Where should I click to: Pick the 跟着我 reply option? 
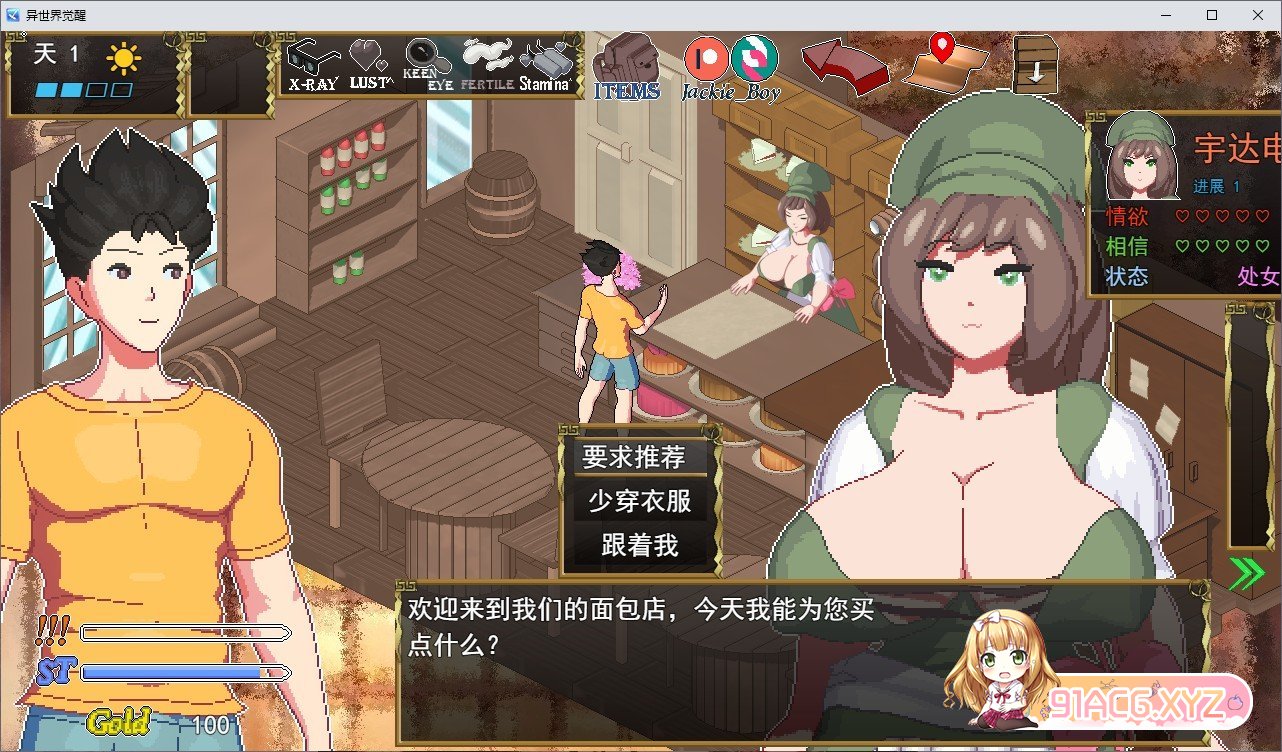coord(640,545)
